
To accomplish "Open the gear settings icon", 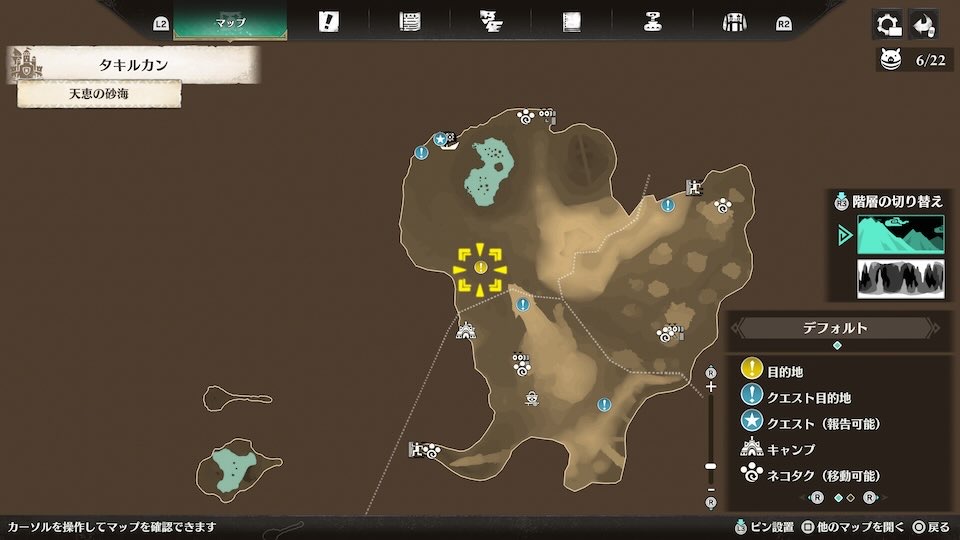I will pos(887,24).
